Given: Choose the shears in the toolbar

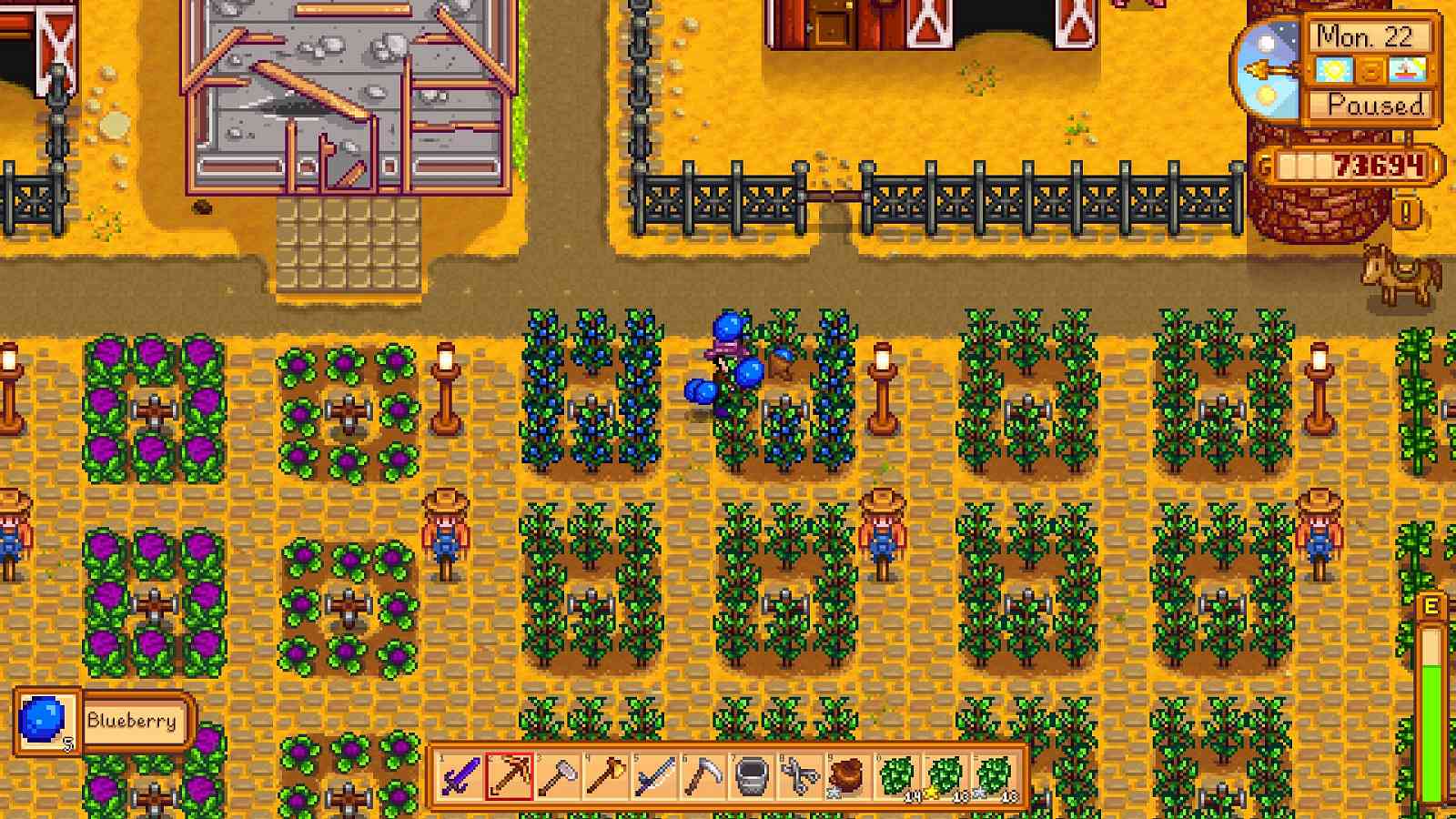Looking at the screenshot, I should (801, 777).
